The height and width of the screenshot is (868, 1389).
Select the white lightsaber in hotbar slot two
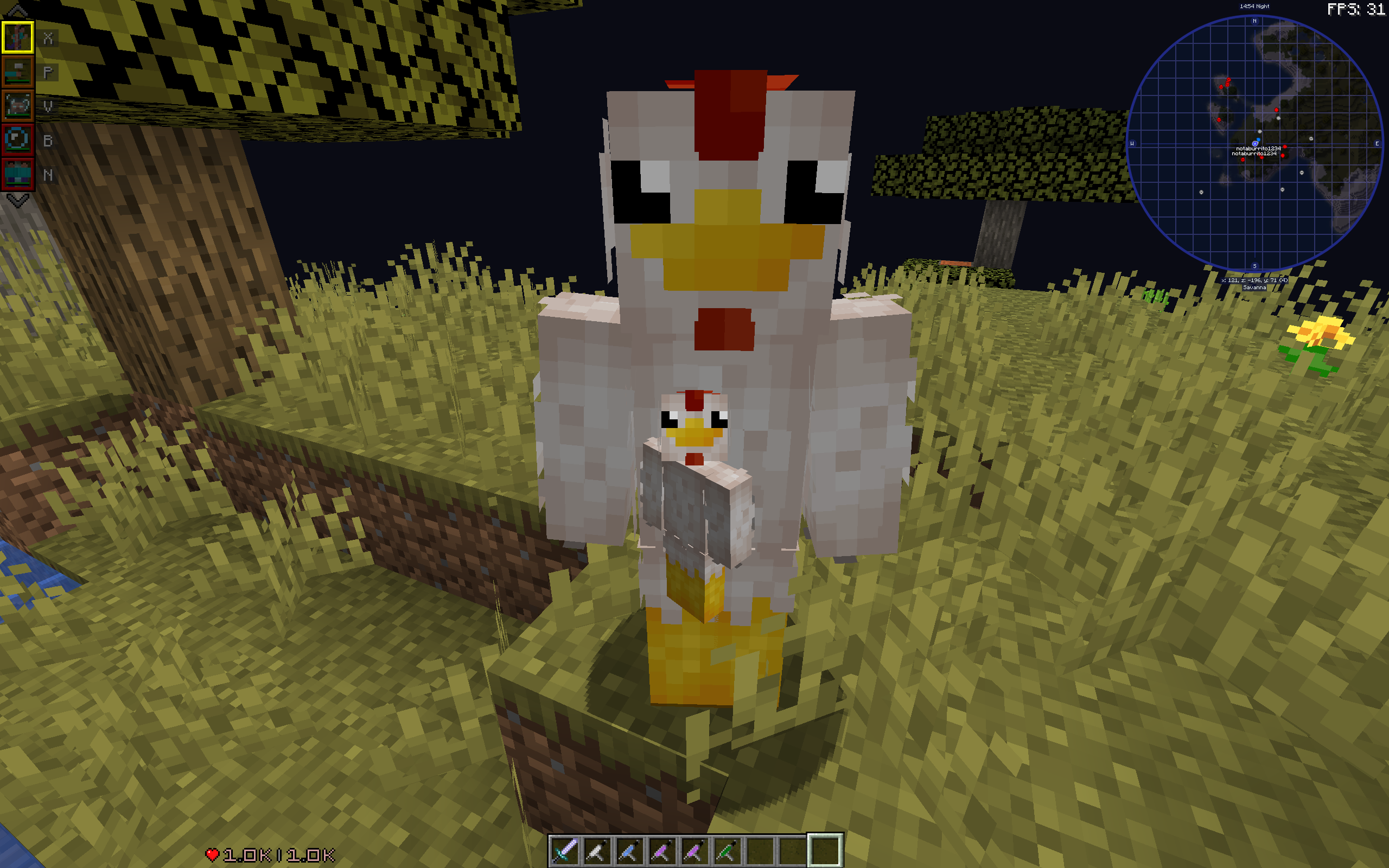click(x=597, y=850)
